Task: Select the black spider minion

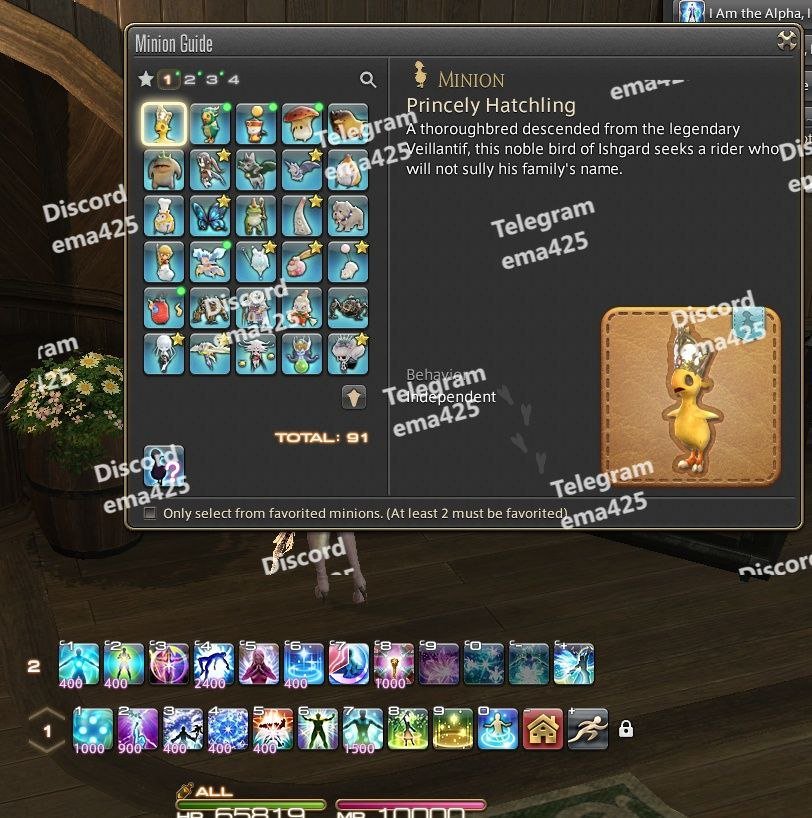Action: click(348, 306)
